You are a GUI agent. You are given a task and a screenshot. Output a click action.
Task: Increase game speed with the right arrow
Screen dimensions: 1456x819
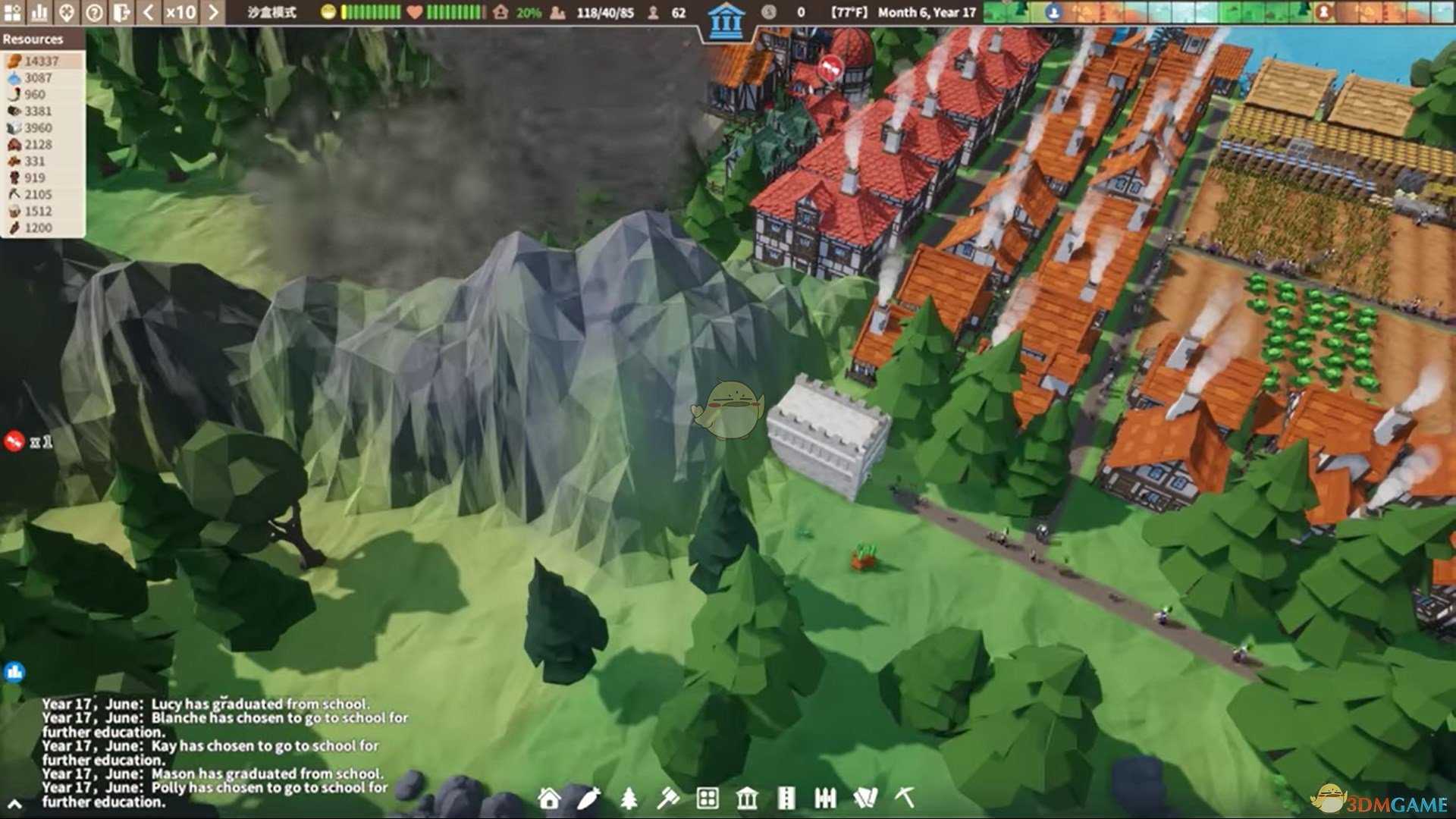tap(213, 12)
